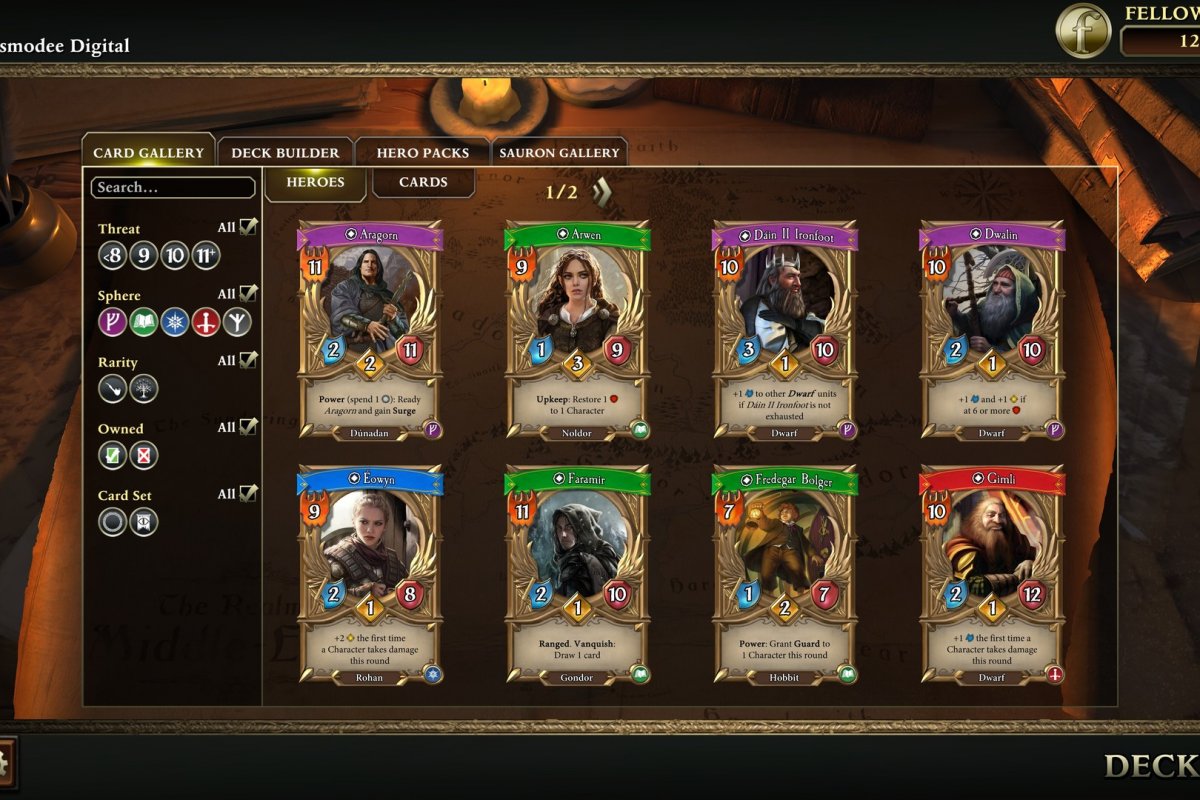Screen dimensions: 1200x800
Task: Open the Fellowship coin icon
Action: coord(1083,30)
